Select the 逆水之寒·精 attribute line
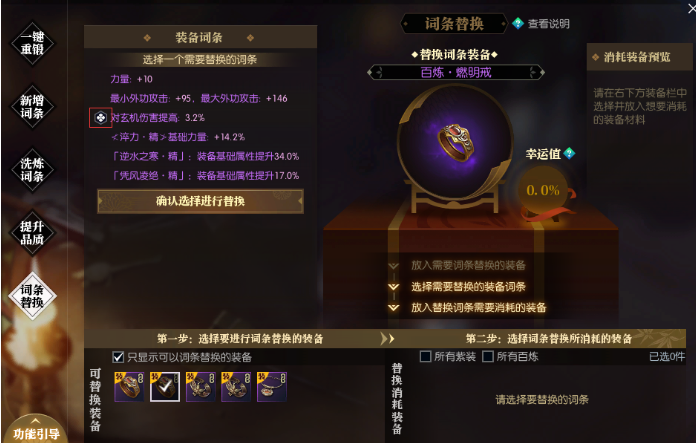The height and width of the screenshot is (443, 696). click(x=204, y=156)
